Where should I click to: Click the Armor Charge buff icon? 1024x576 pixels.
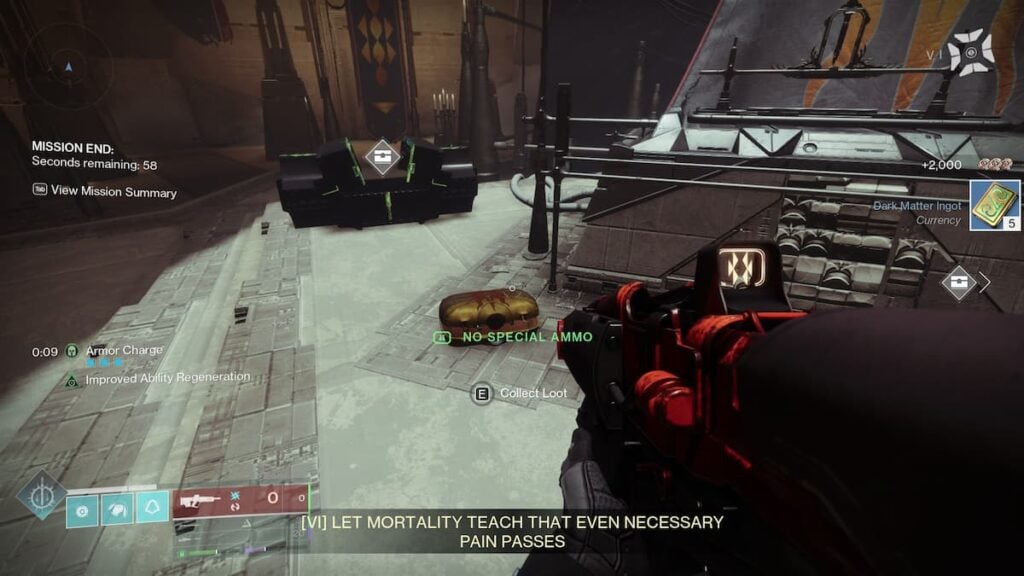click(x=72, y=351)
